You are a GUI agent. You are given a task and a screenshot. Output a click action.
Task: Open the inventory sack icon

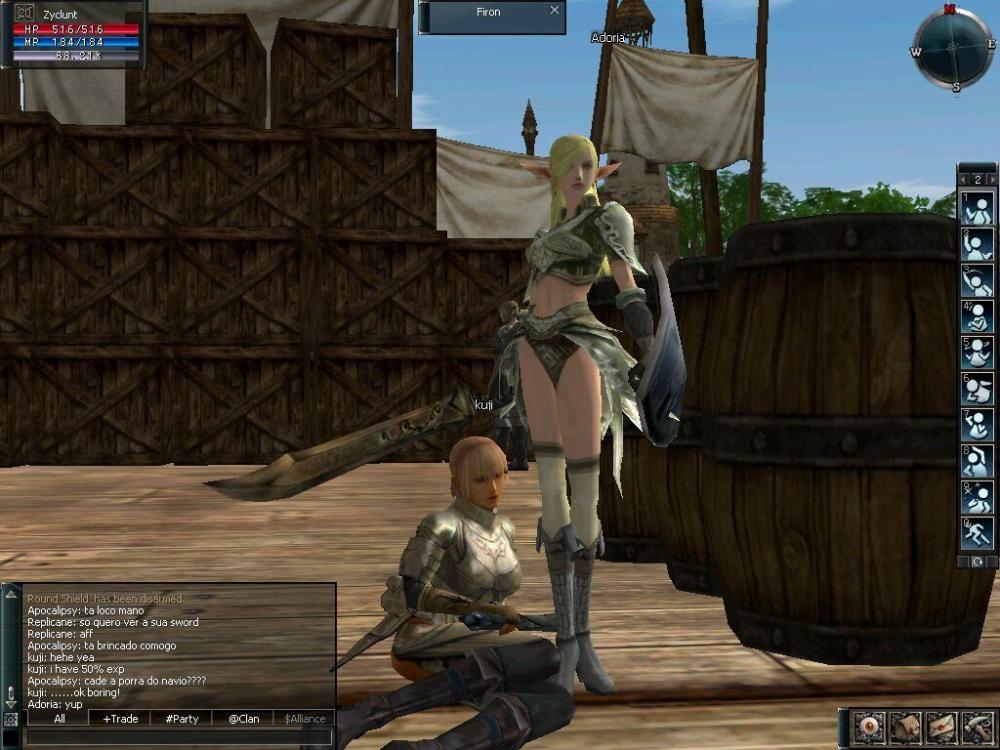tap(906, 727)
